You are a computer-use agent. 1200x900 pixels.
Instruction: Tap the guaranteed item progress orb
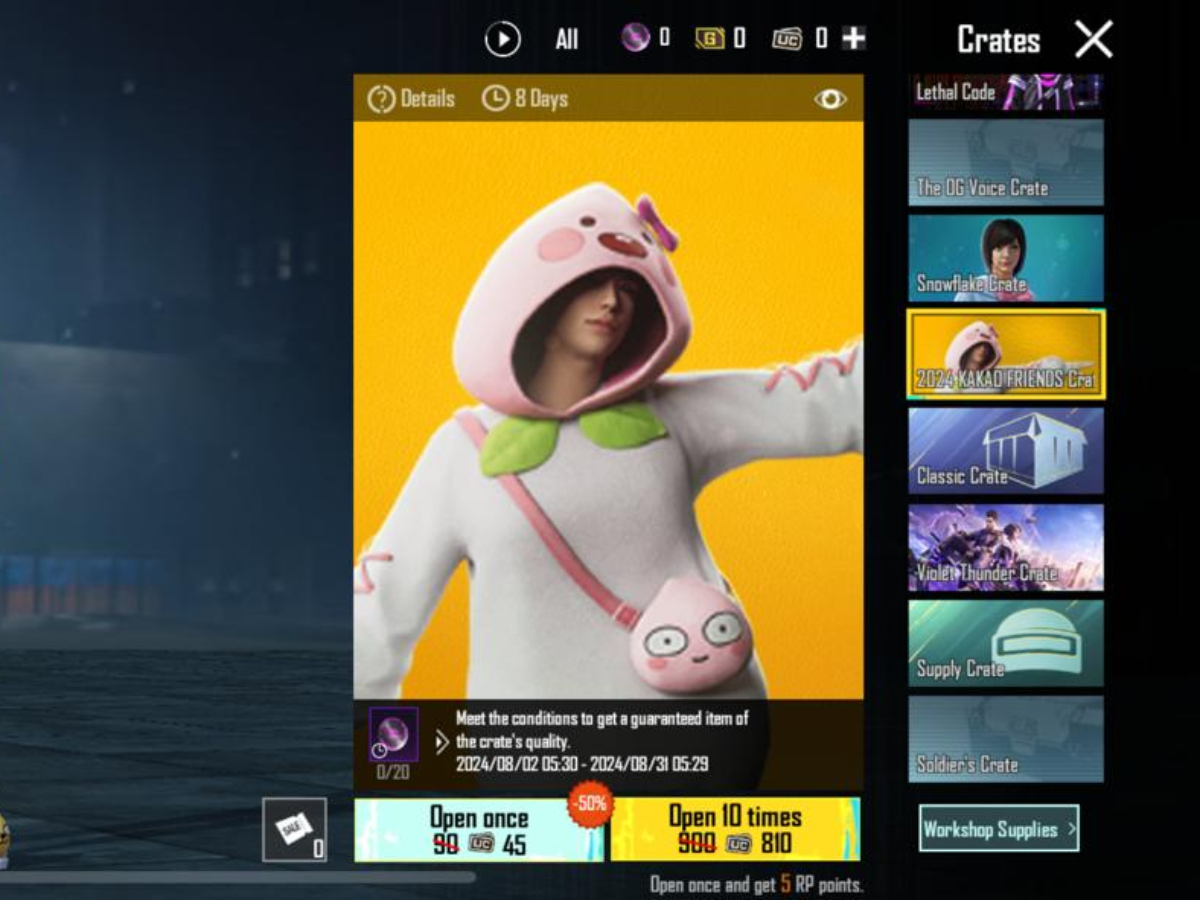click(x=393, y=736)
